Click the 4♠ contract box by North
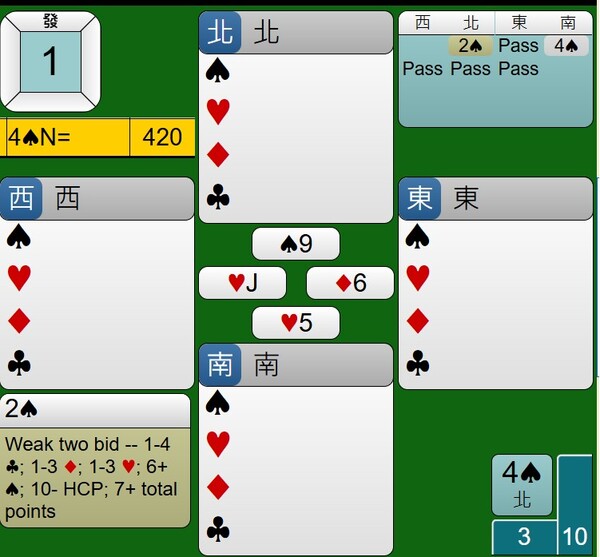Image resolution: width=600 pixels, height=557 pixels. click(x=522, y=484)
